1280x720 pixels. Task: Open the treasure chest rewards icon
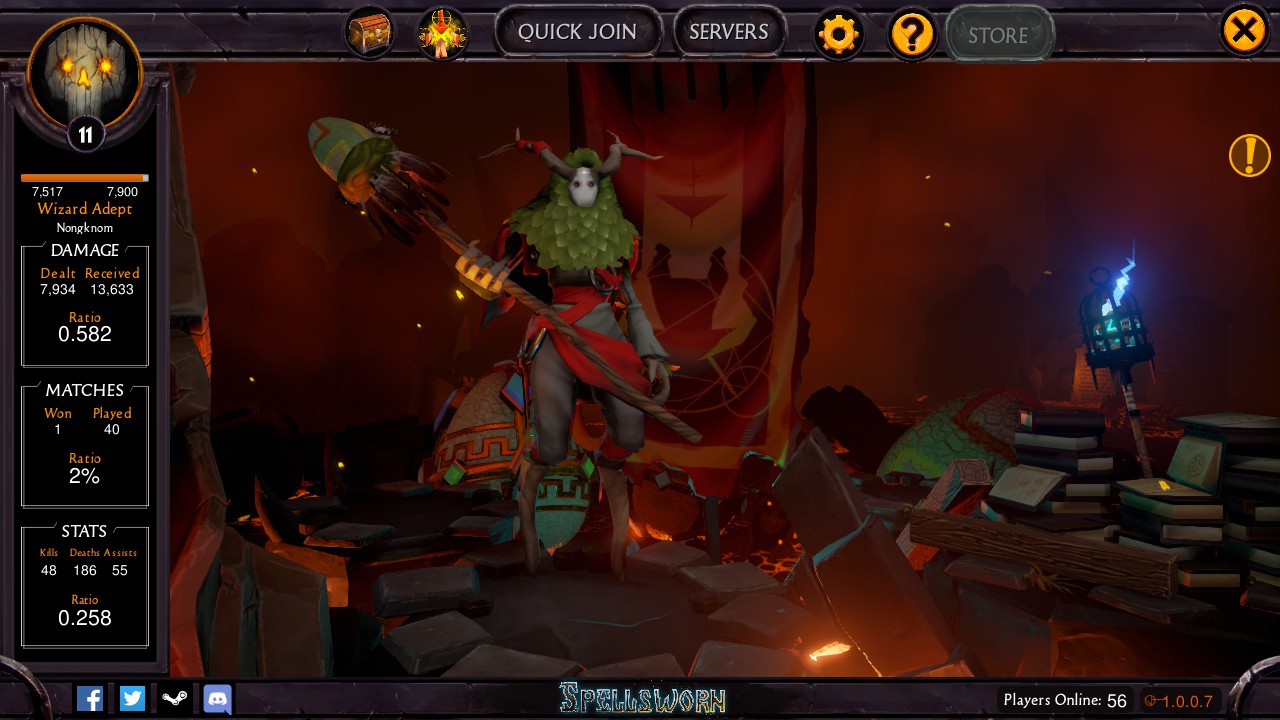[x=369, y=30]
